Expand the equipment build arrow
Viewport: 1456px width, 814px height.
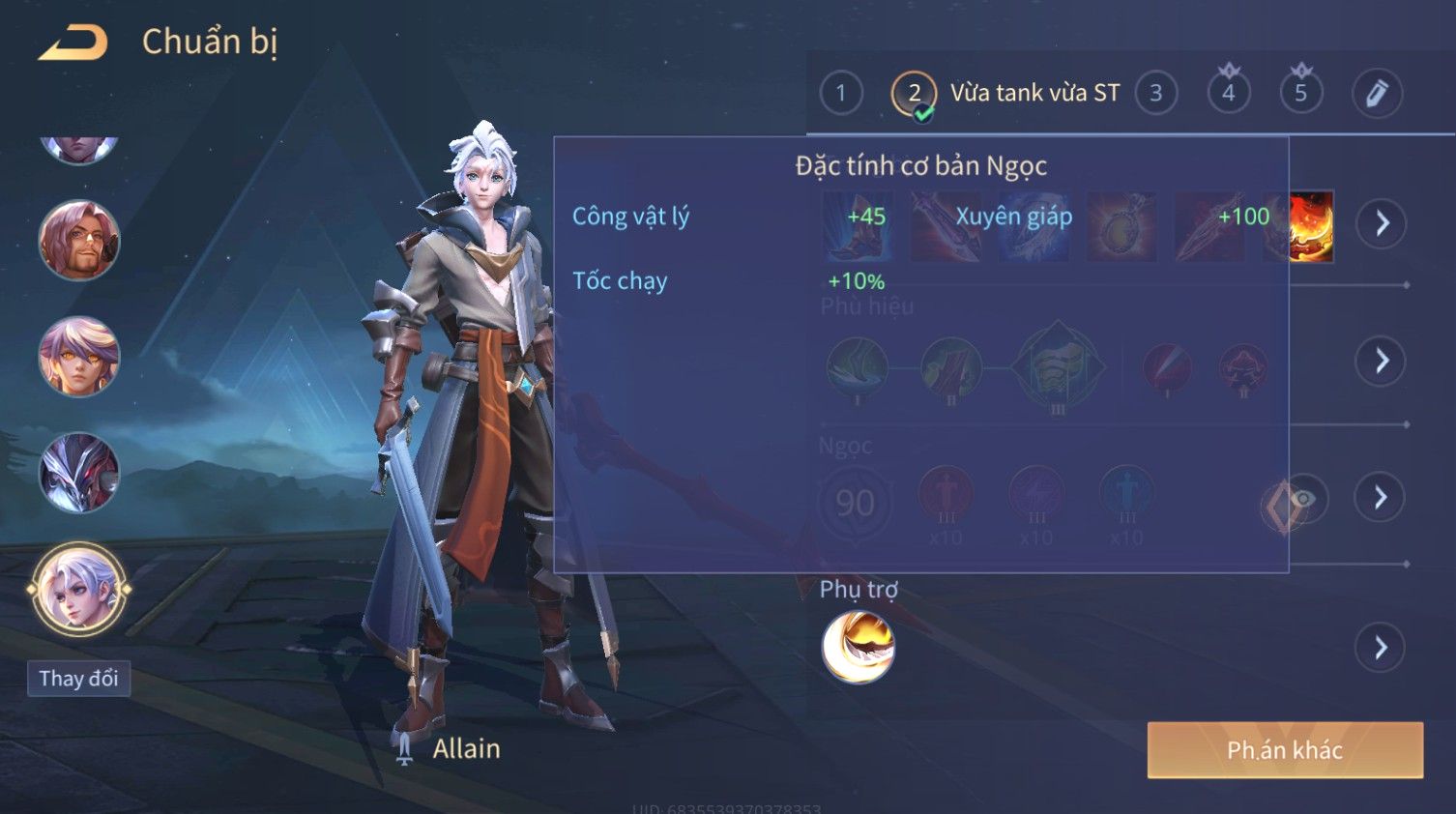click(x=1381, y=223)
